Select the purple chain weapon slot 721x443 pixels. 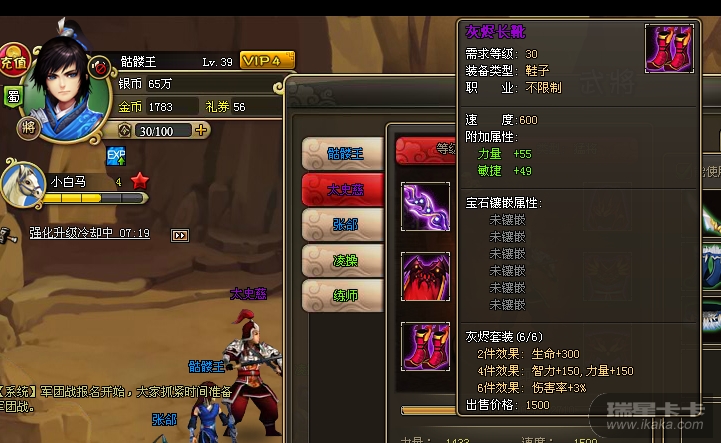(426, 206)
